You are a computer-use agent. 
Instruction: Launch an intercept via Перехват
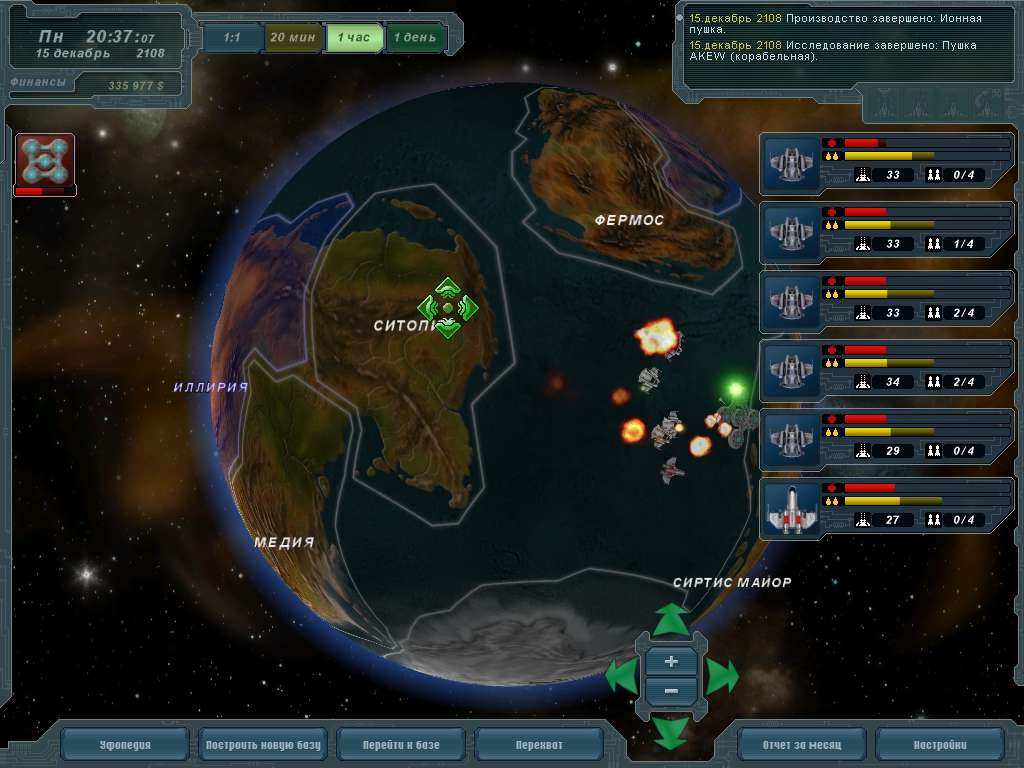pyautogui.click(x=539, y=745)
